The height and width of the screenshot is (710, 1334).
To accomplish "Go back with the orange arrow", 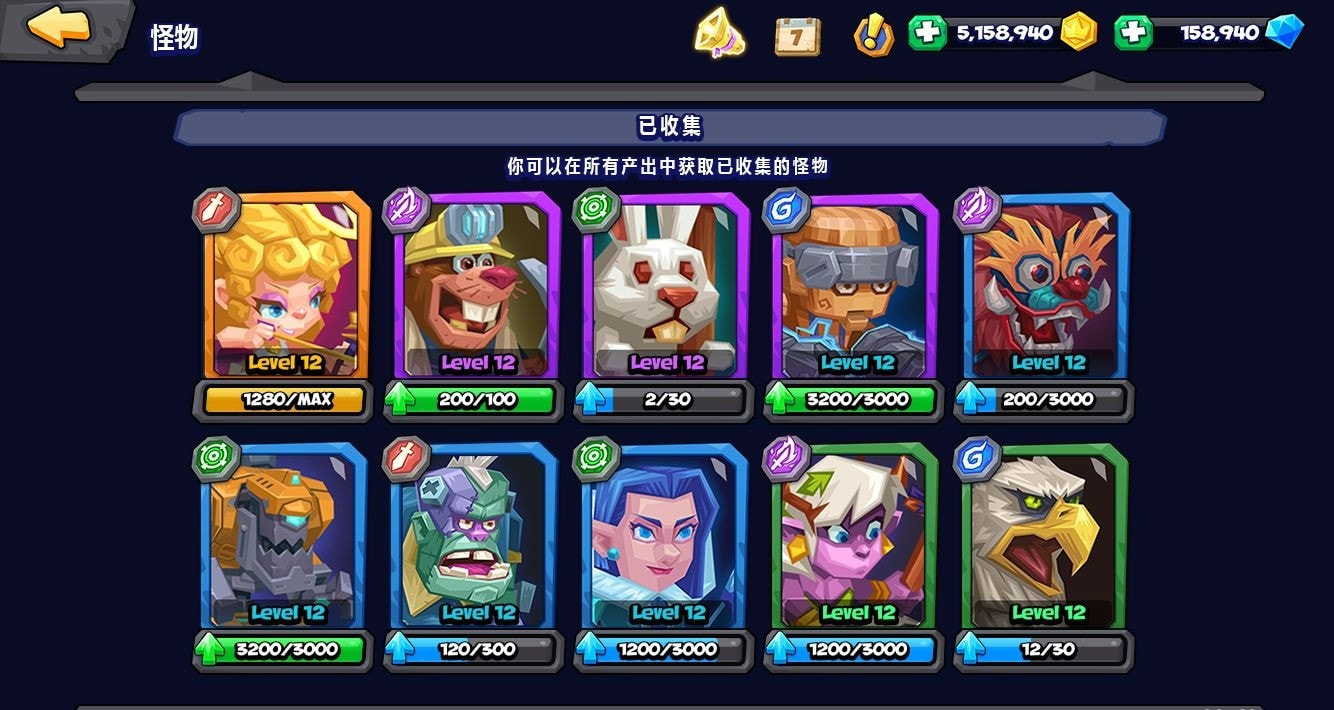I will click(60, 28).
